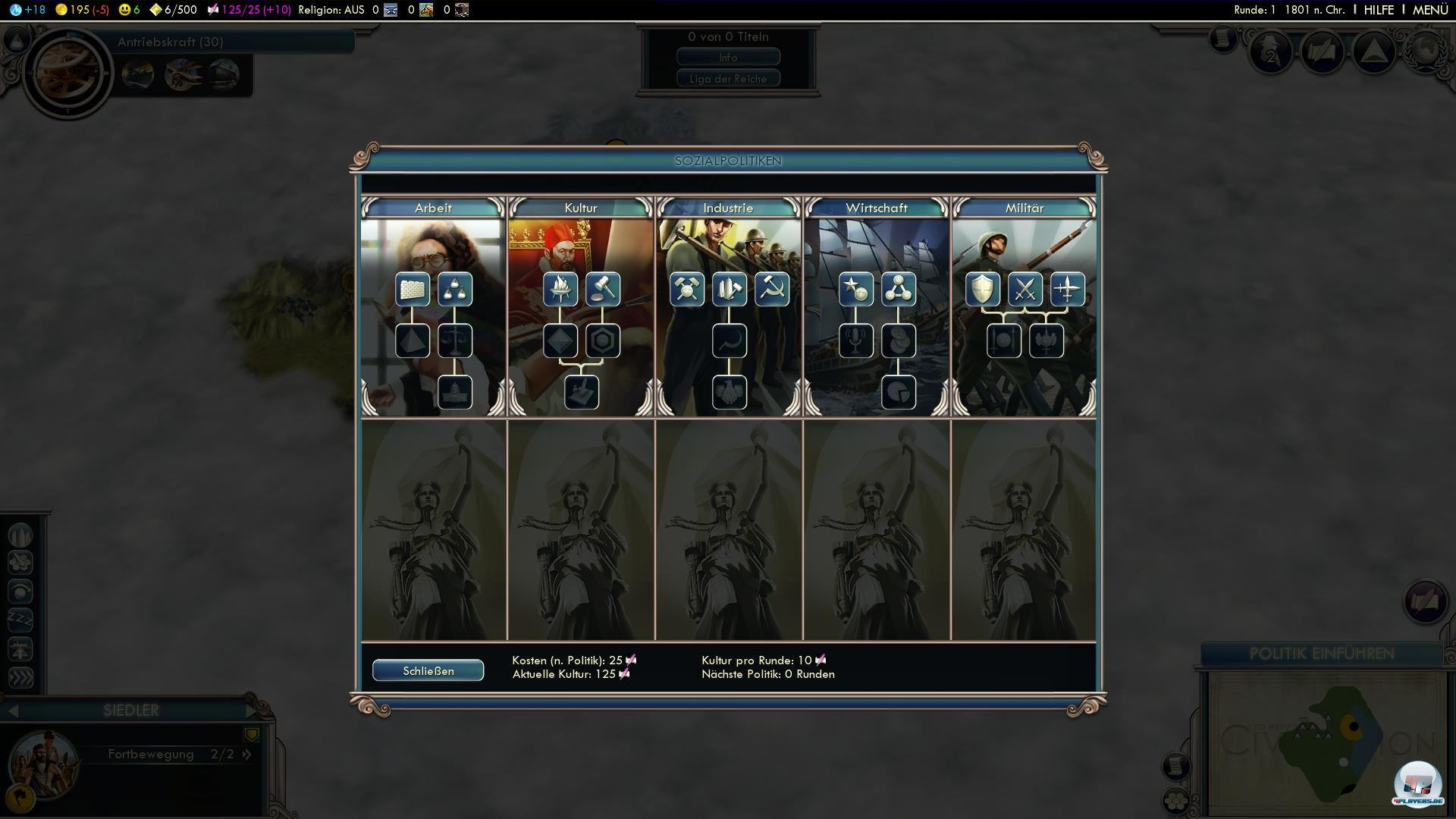1456x819 pixels.
Task: Adopt the brick wall policy in Arbeit
Action: [413, 290]
